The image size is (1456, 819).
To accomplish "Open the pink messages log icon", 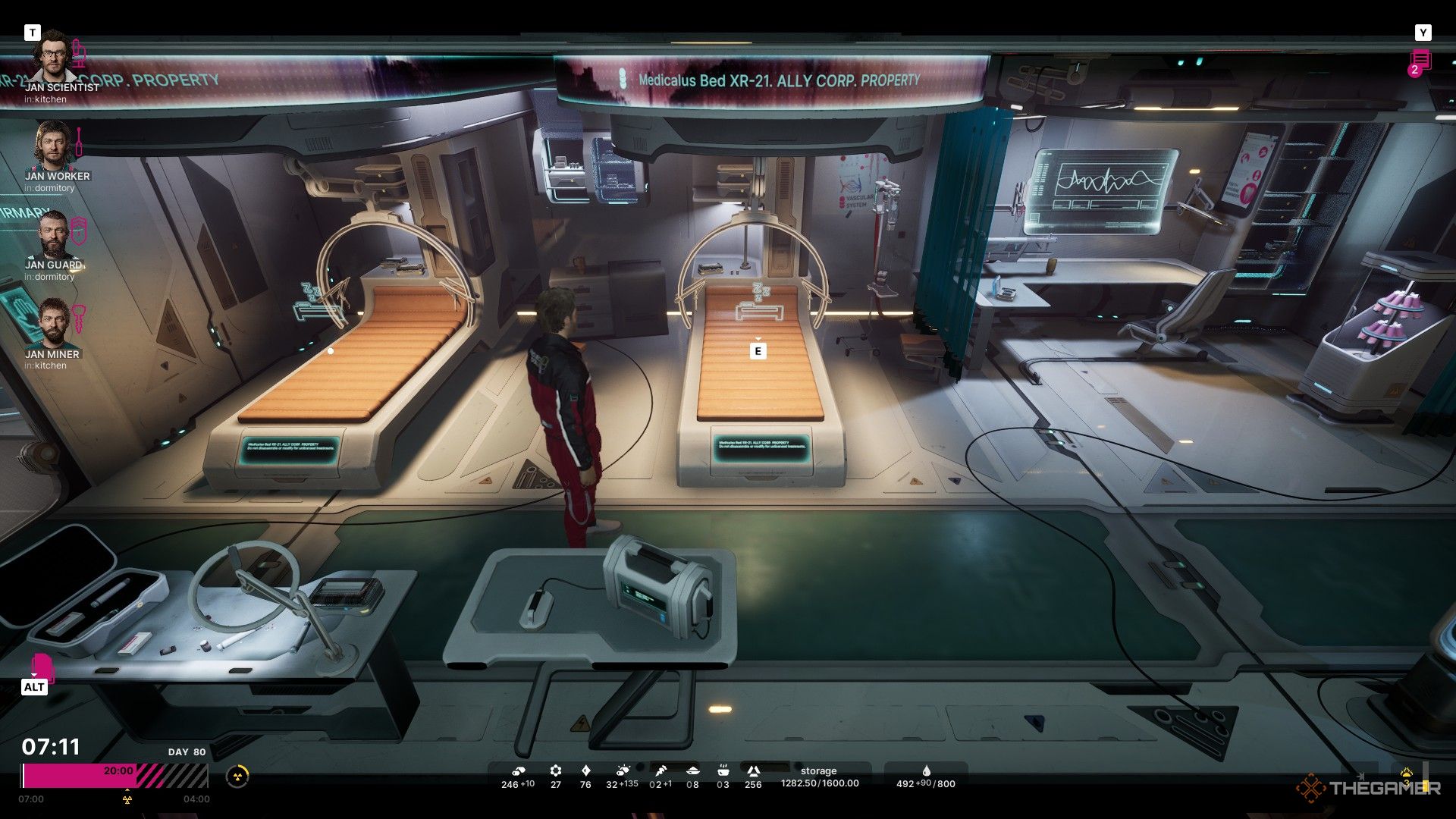I will pos(1420,60).
